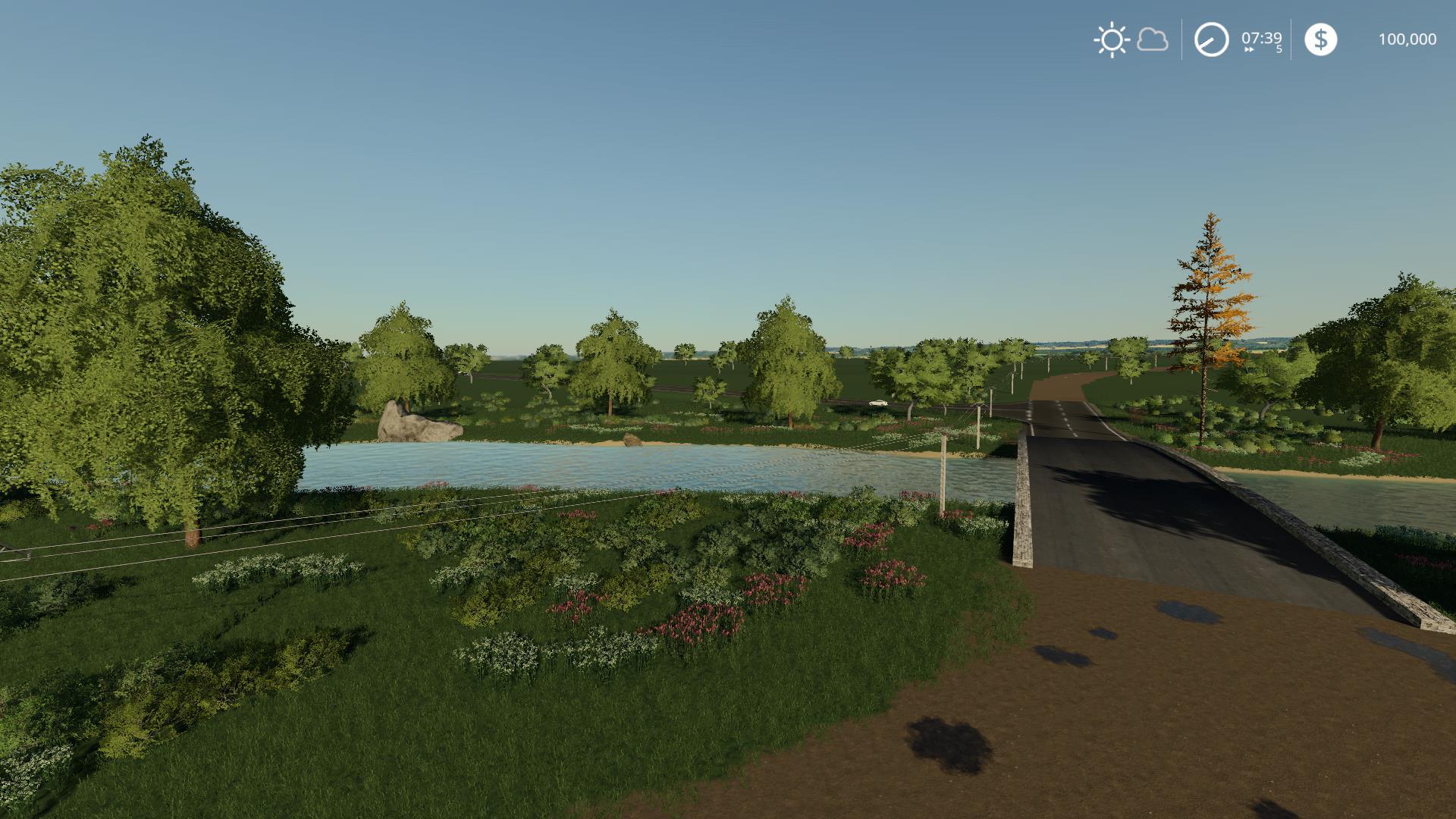Click the white dollar sign money icon
The height and width of the screenshot is (819, 1456).
pos(1320,39)
